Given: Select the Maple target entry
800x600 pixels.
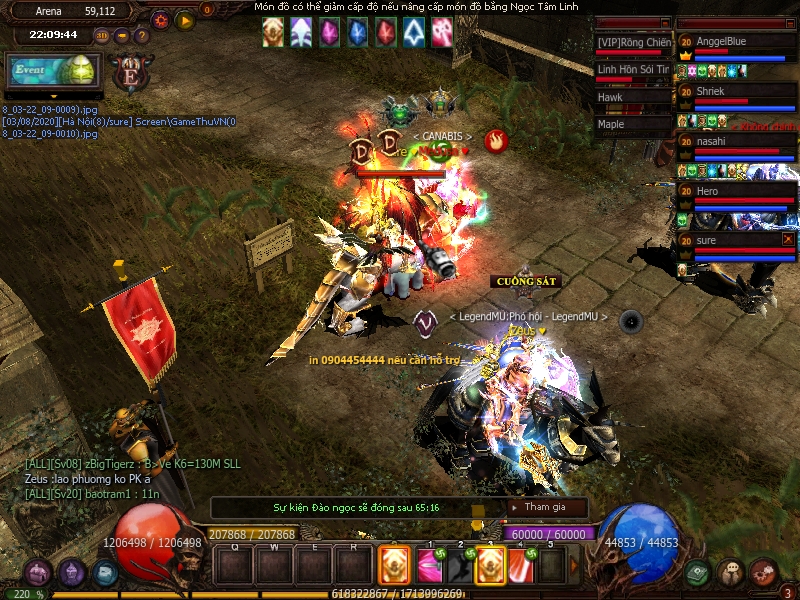Looking at the screenshot, I should pos(632,125).
